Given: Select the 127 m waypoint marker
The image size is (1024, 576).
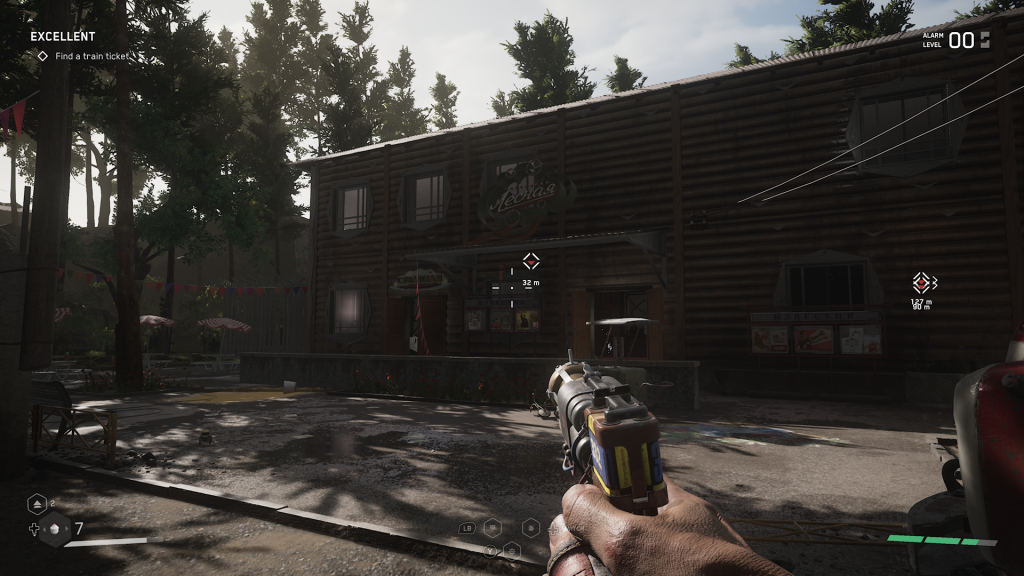Looking at the screenshot, I should click(922, 283).
